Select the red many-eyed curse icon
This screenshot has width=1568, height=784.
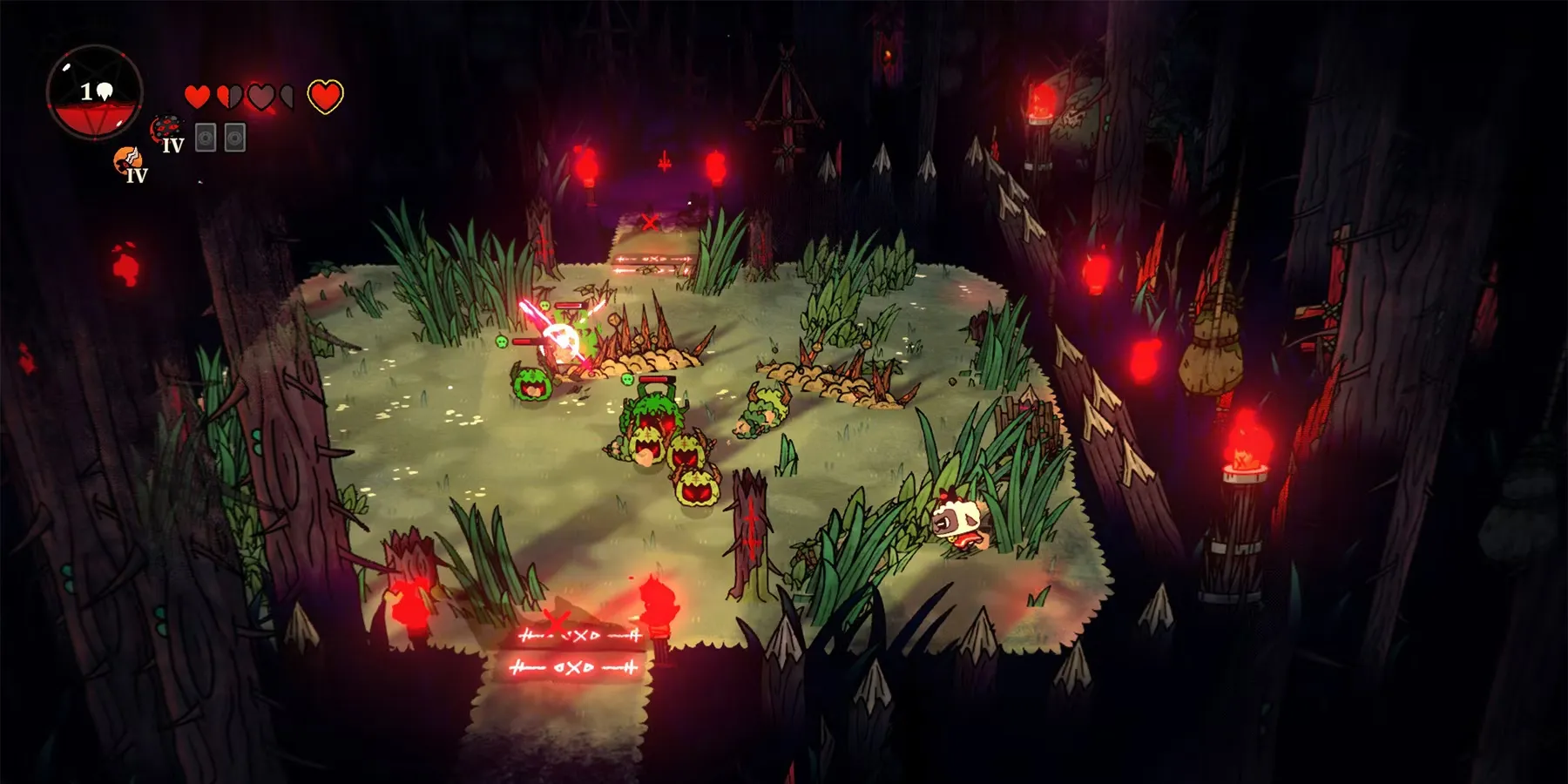[x=165, y=130]
